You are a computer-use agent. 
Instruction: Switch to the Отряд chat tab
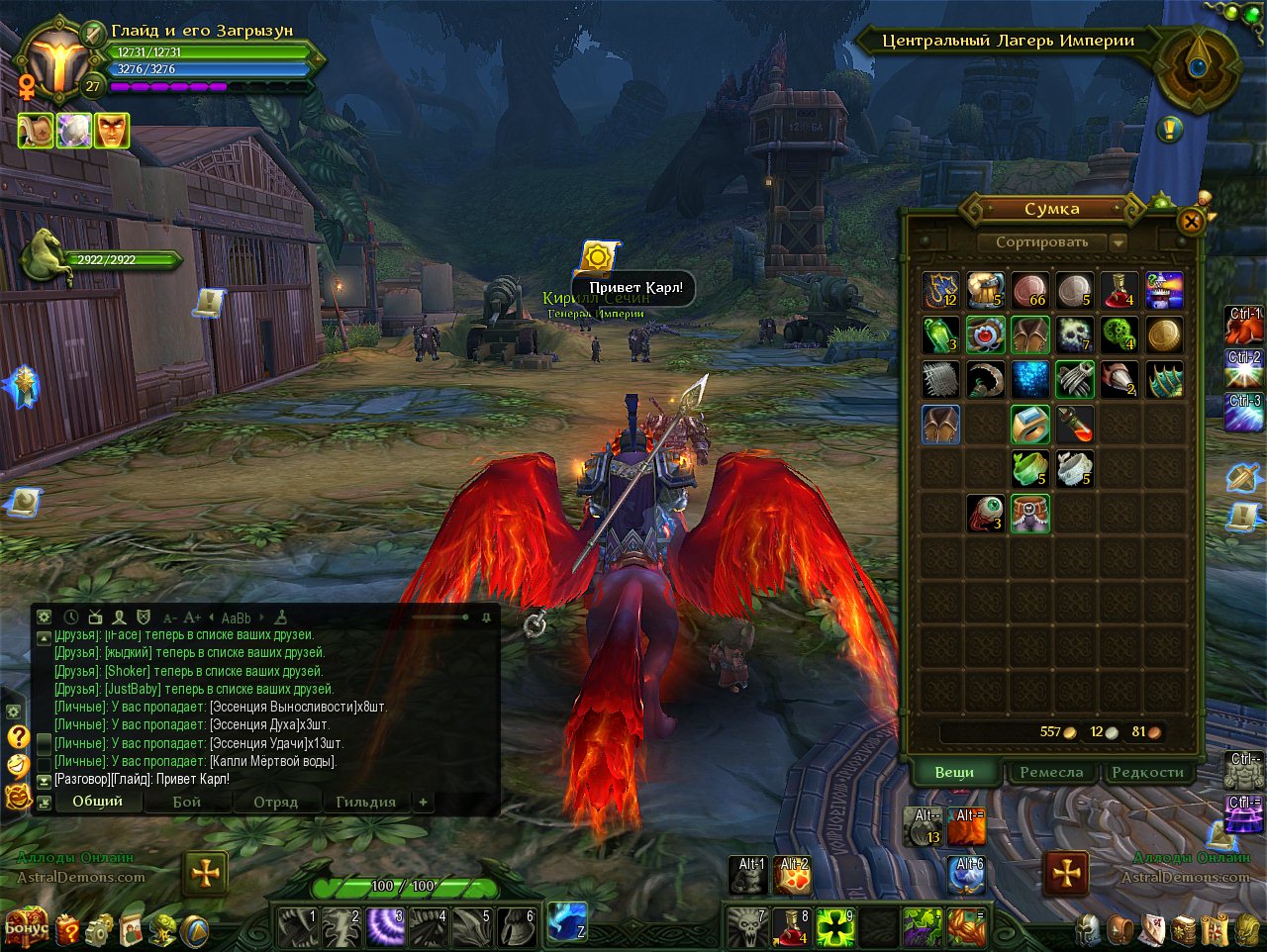[x=275, y=802]
